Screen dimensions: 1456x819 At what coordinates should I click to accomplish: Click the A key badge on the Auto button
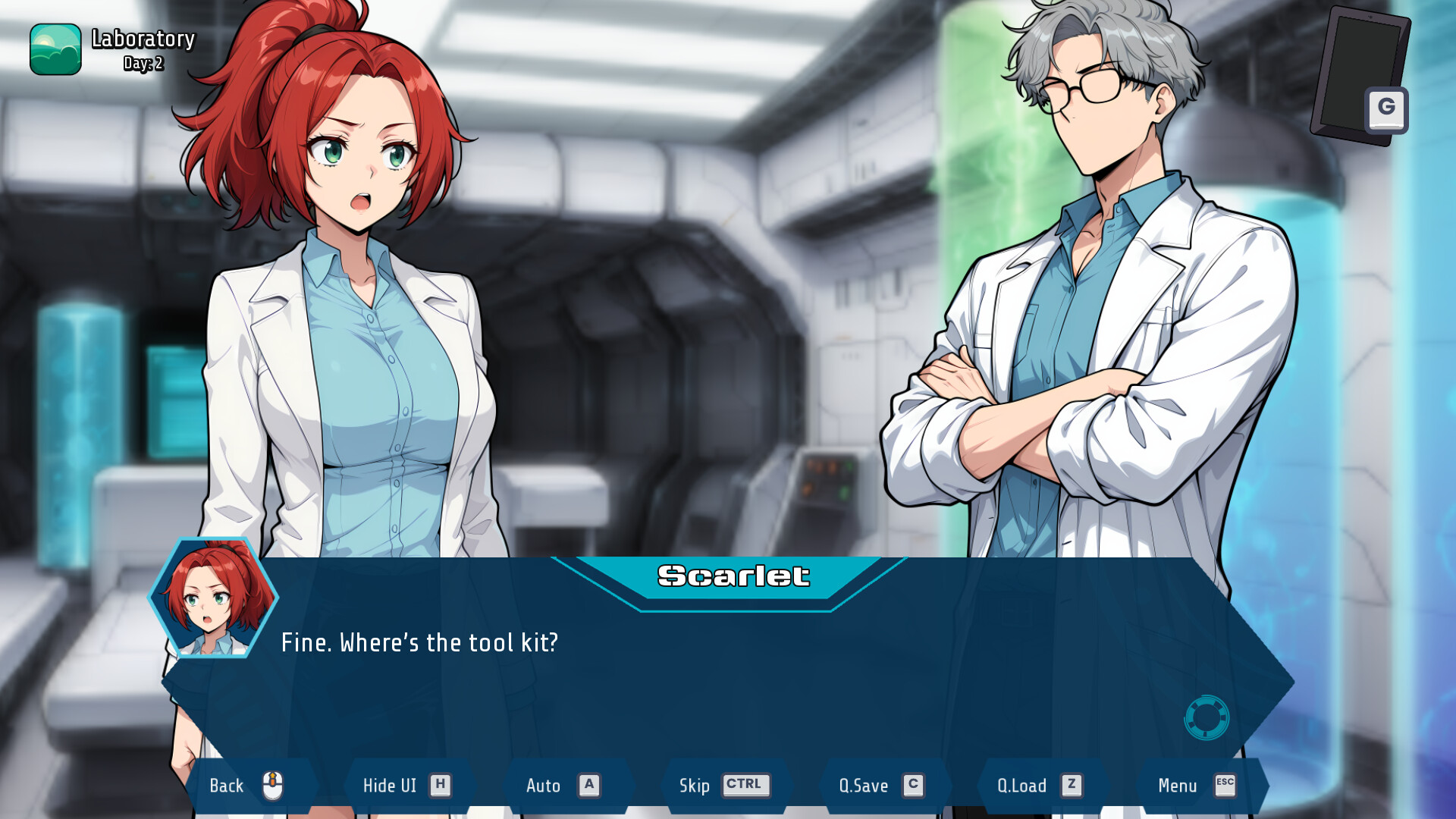pos(589,785)
